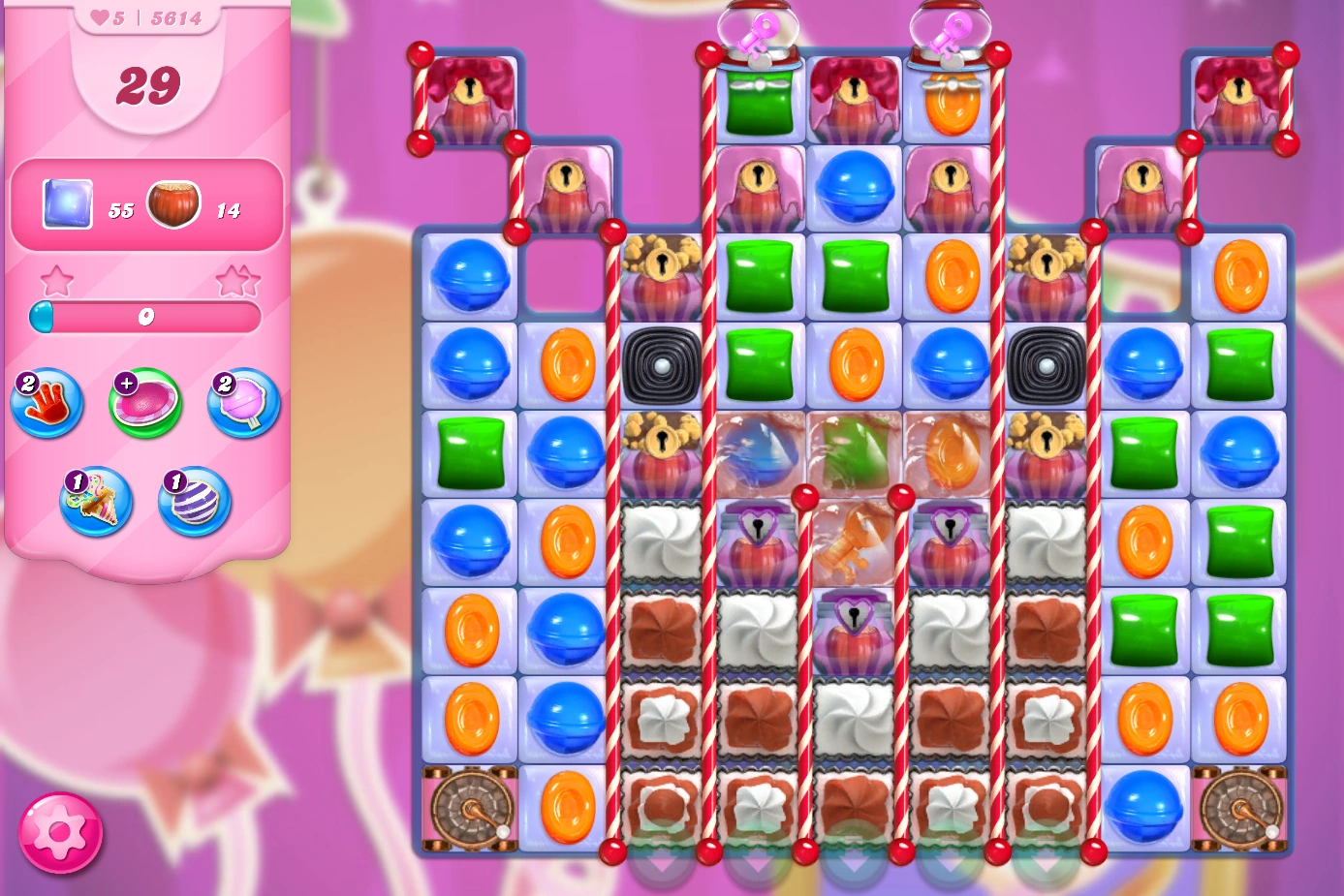Select the green gift-wrapped candy near the top
The height and width of the screenshot is (896, 1344).
pyautogui.click(x=761, y=100)
